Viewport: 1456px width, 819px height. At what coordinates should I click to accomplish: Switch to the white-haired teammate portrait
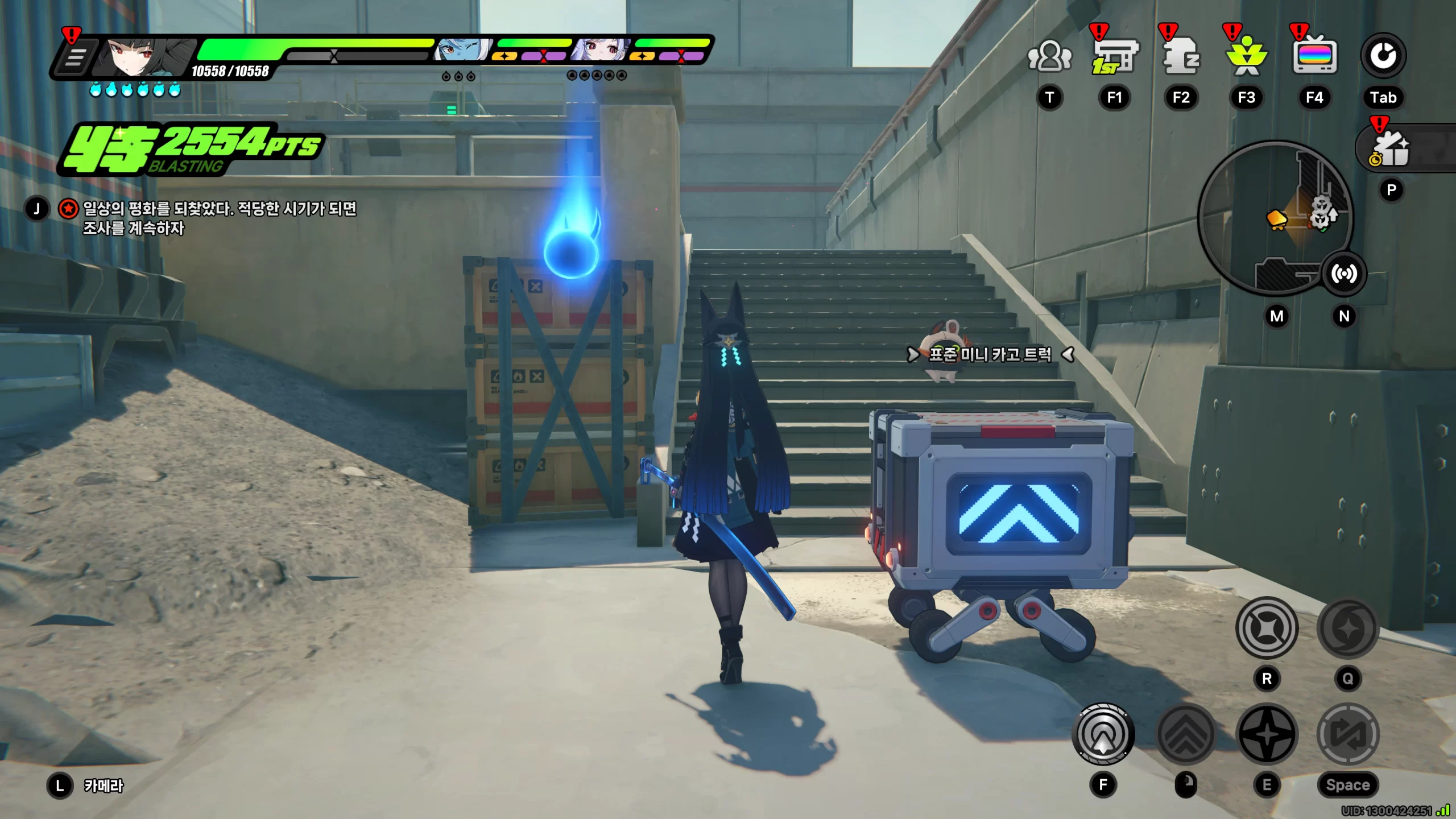pyautogui.click(x=601, y=51)
